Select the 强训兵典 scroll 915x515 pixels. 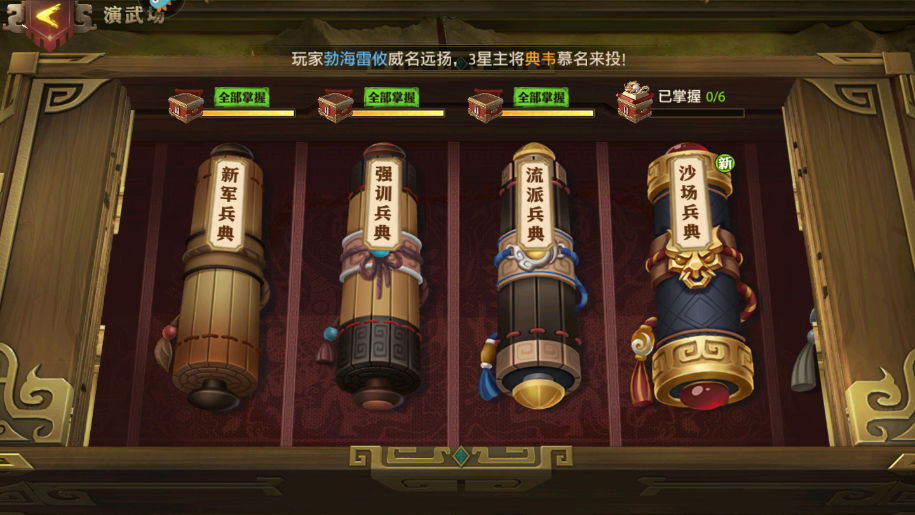380,275
